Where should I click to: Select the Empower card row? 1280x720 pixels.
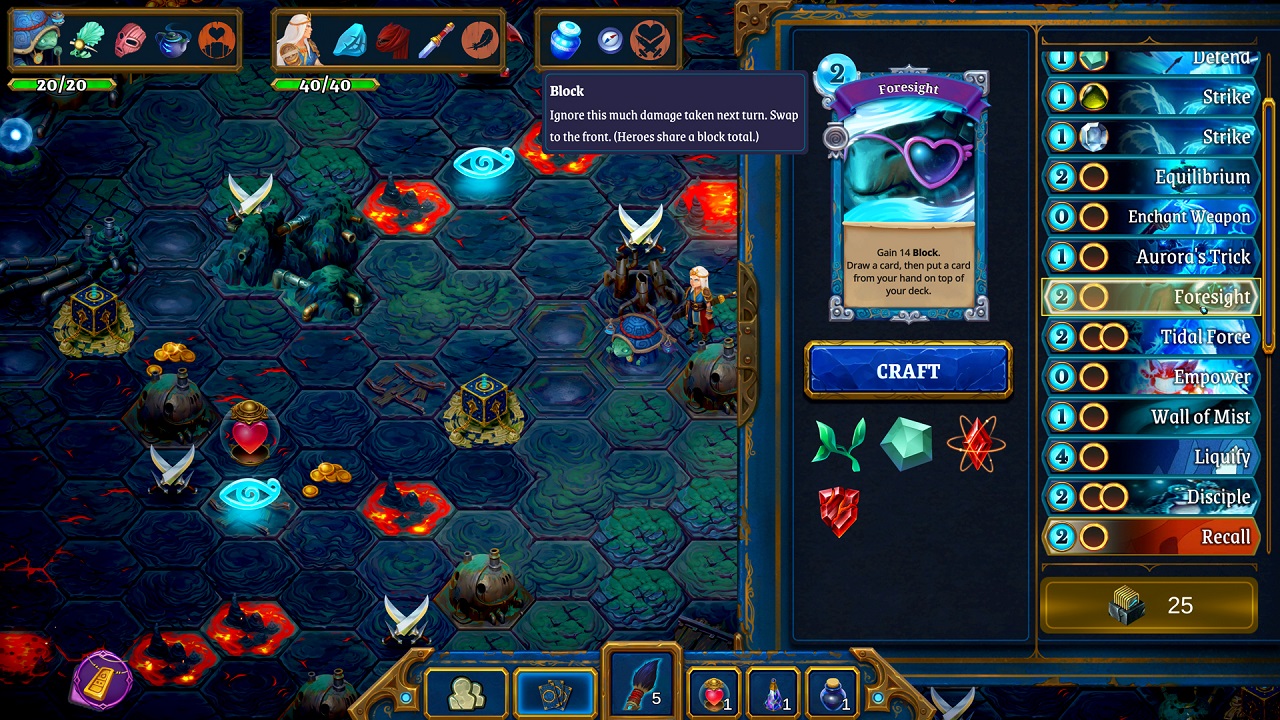point(1150,377)
